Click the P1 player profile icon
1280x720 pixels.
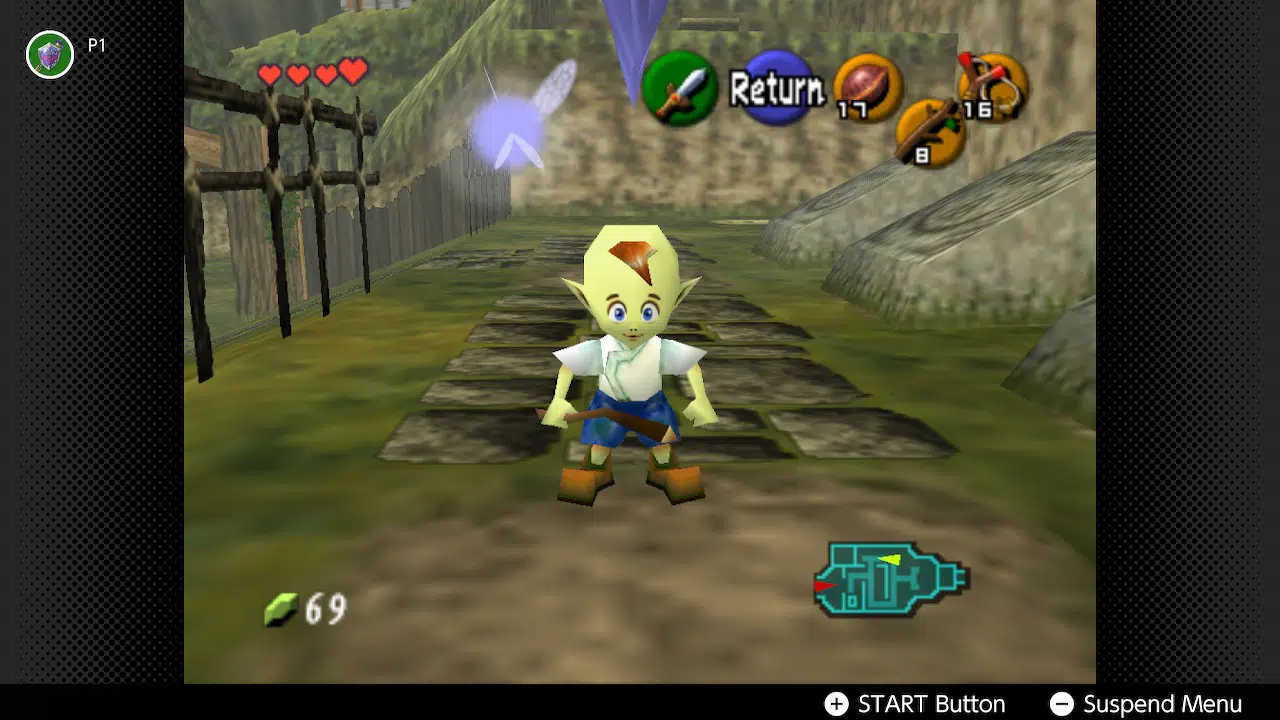point(50,54)
